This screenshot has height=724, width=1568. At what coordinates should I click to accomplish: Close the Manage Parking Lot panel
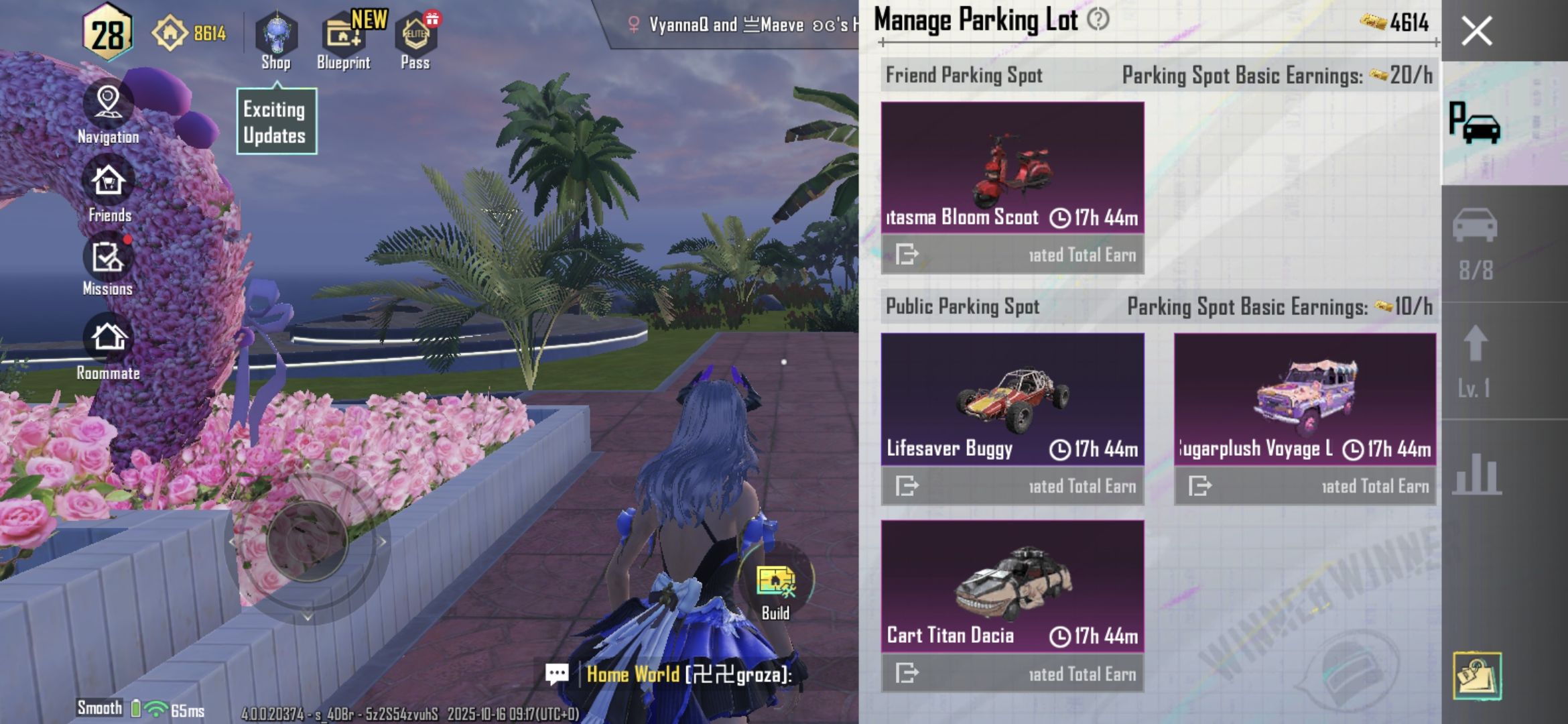[1476, 32]
